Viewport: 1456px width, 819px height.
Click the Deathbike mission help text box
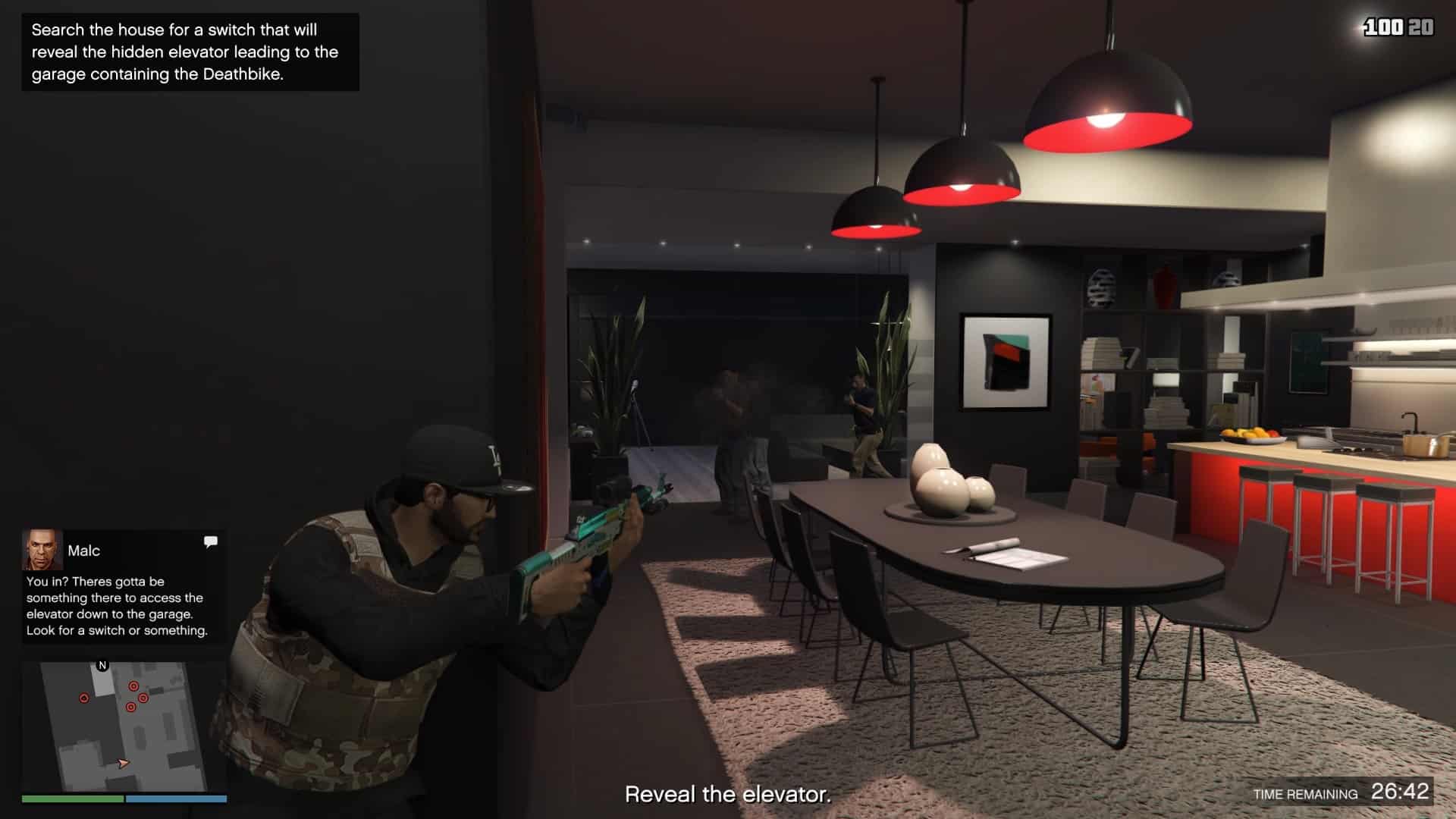click(x=190, y=52)
